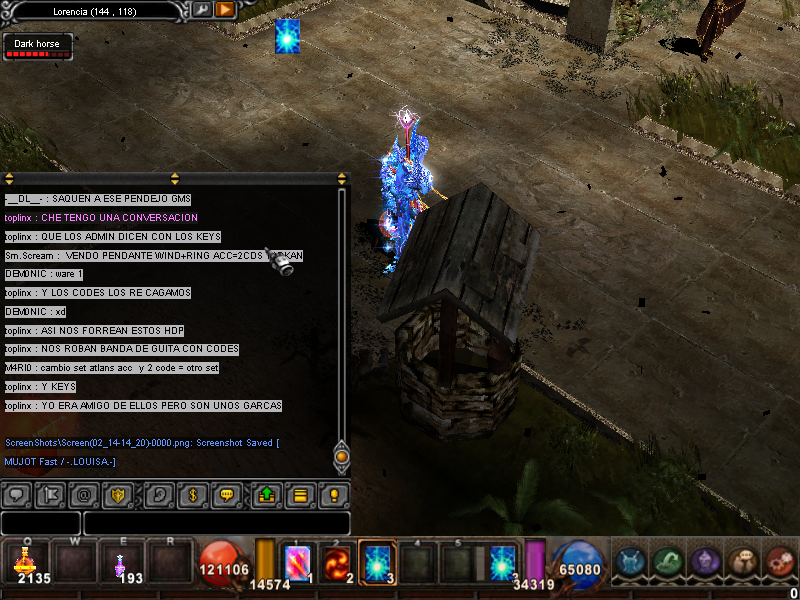Toggle the dollar sign chat button

tap(191, 494)
